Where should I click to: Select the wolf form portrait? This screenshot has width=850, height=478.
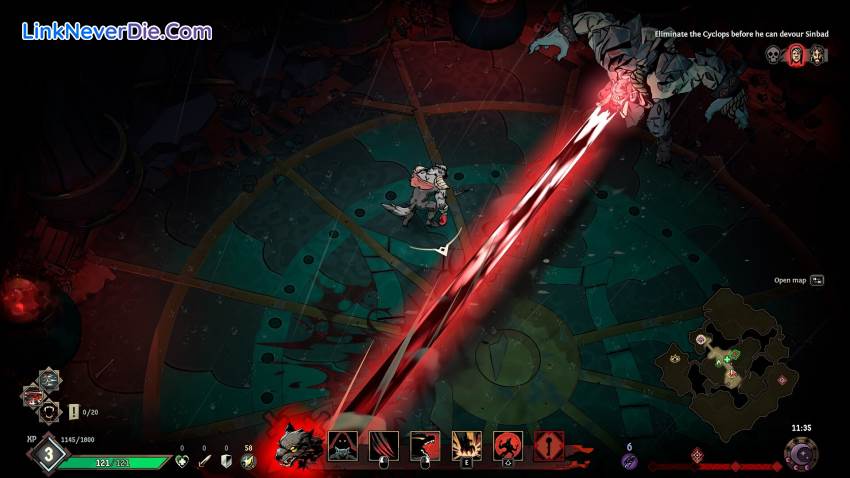click(299, 442)
